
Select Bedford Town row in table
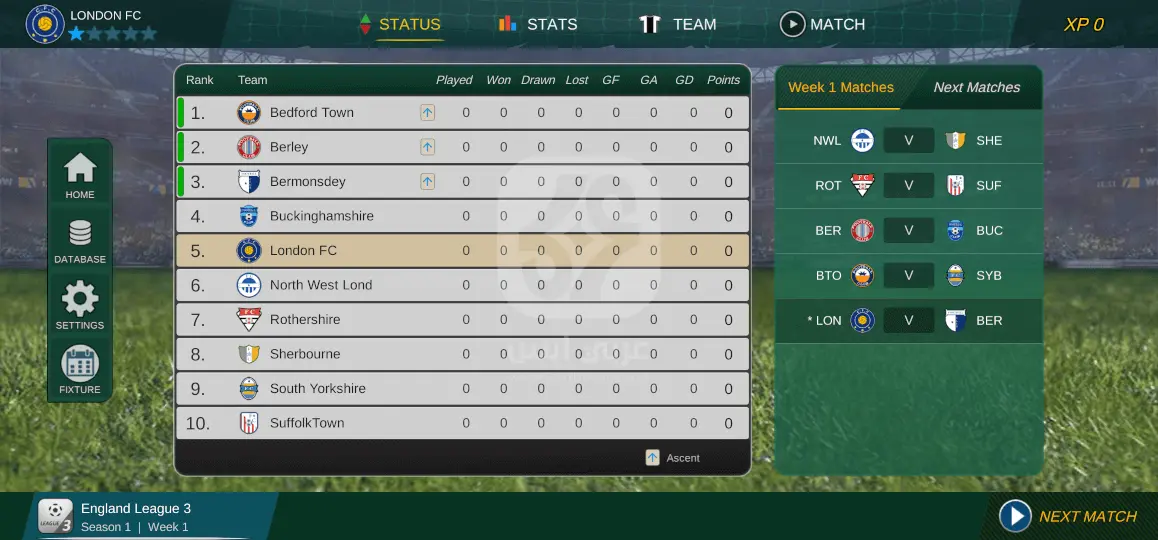point(462,113)
